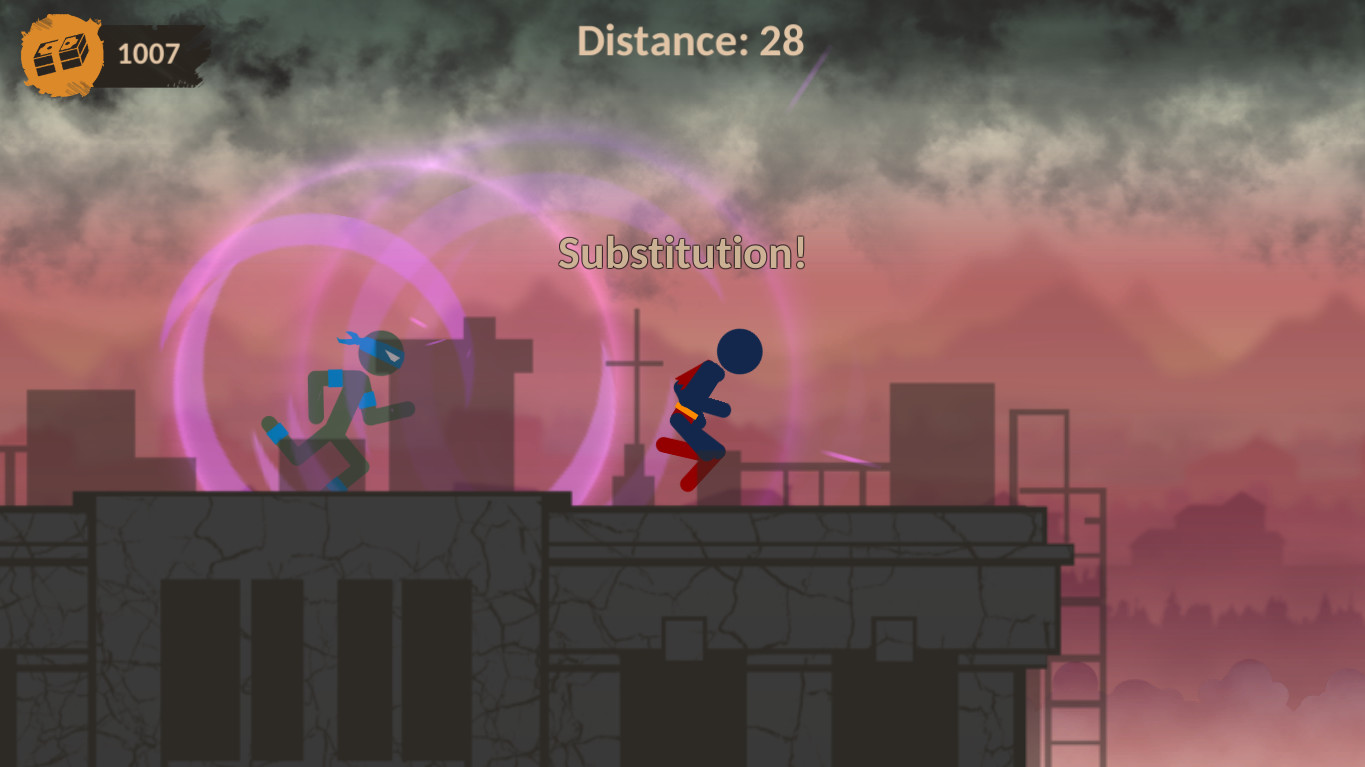Expand the Distance: 28 counter
The width and height of the screenshot is (1365, 767).
click(690, 42)
